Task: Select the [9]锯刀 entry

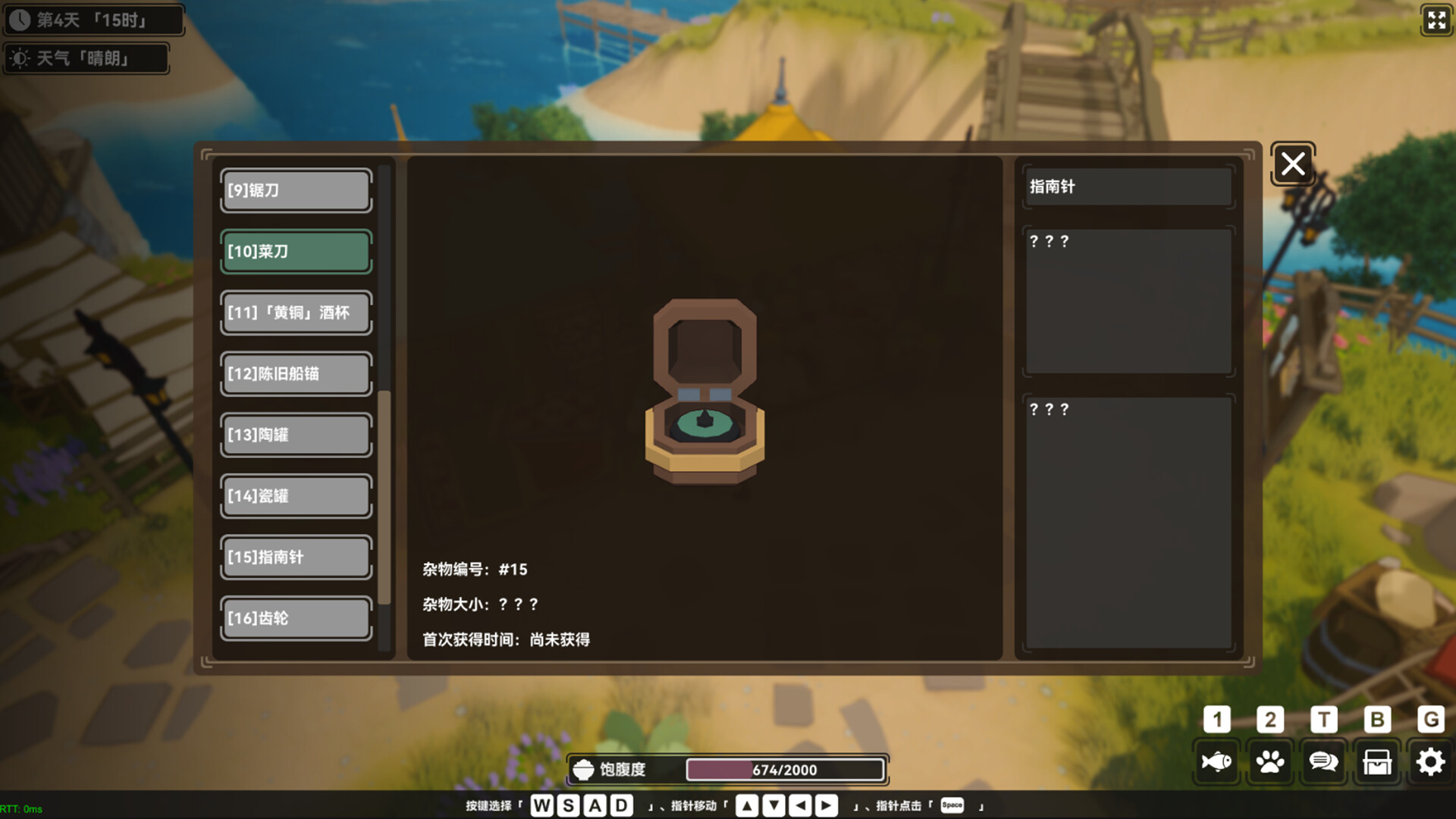Action: pos(295,190)
